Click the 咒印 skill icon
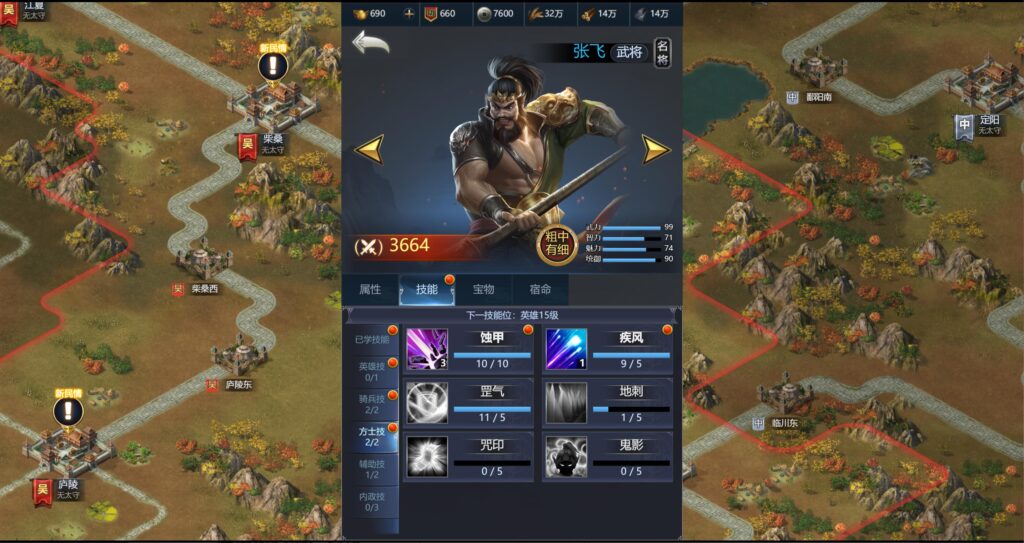Viewport: 1024px width, 543px height. [427, 455]
